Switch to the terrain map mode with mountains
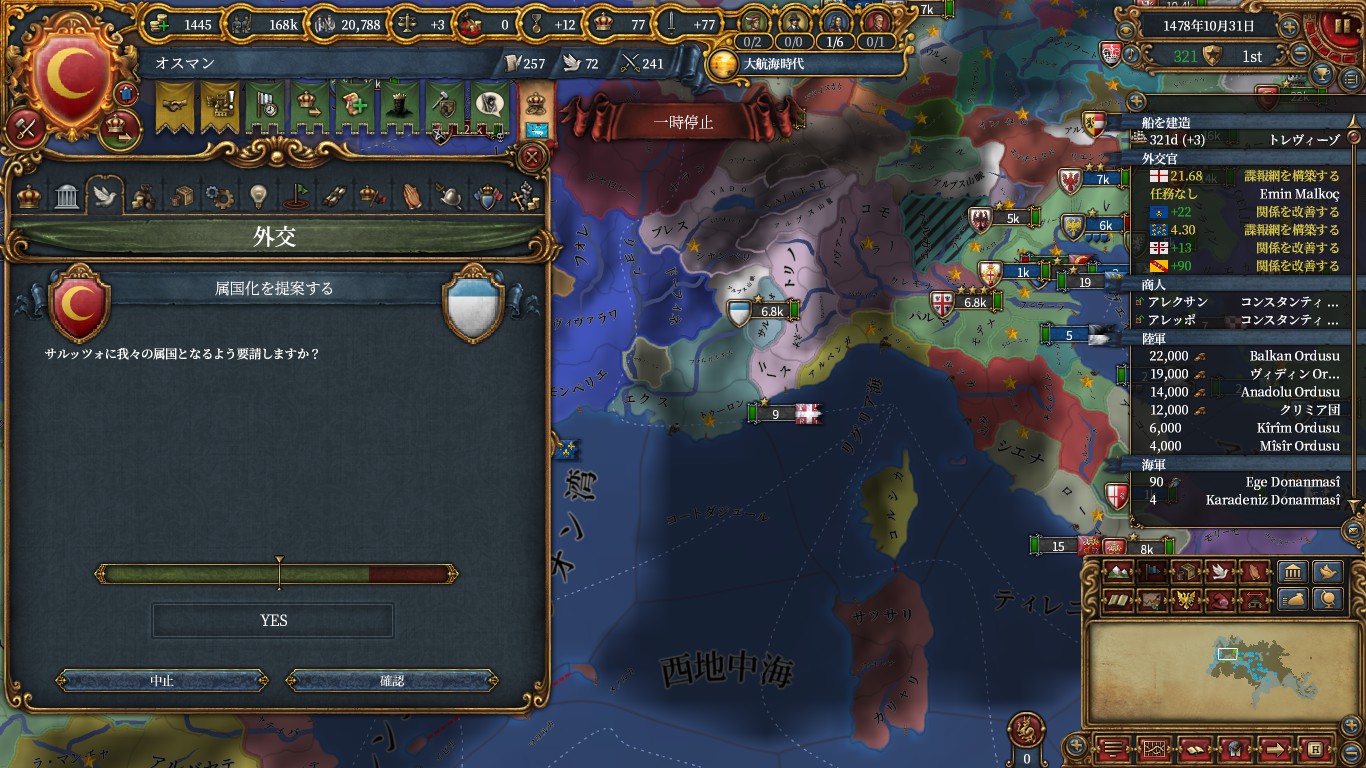Screen dimensions: 1366x768 point(1119,572)
